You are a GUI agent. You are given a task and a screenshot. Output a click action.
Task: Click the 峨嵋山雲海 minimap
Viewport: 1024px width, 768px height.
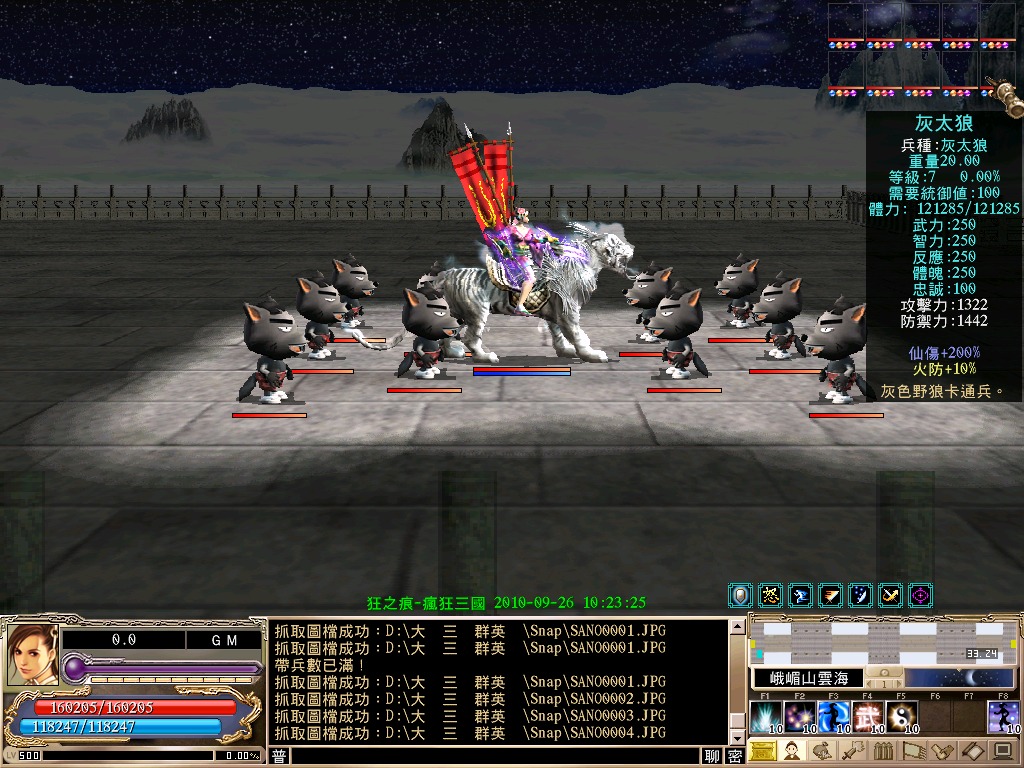pyautogui.click(x=884, y=641)
